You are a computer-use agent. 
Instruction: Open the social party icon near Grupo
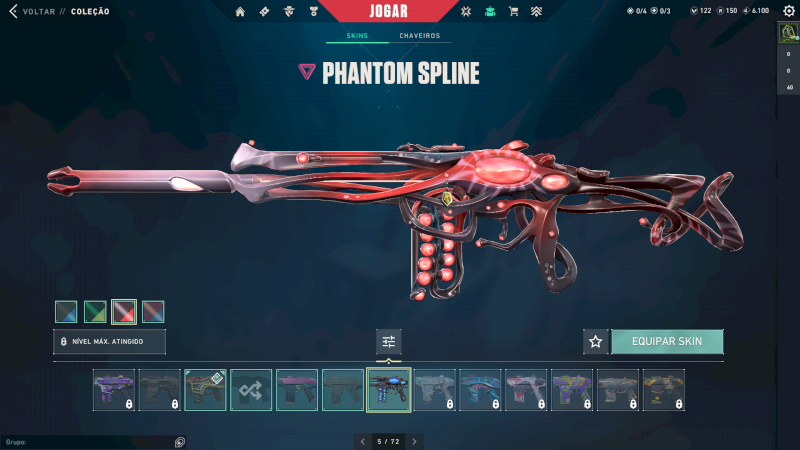[x=179, y=441]
